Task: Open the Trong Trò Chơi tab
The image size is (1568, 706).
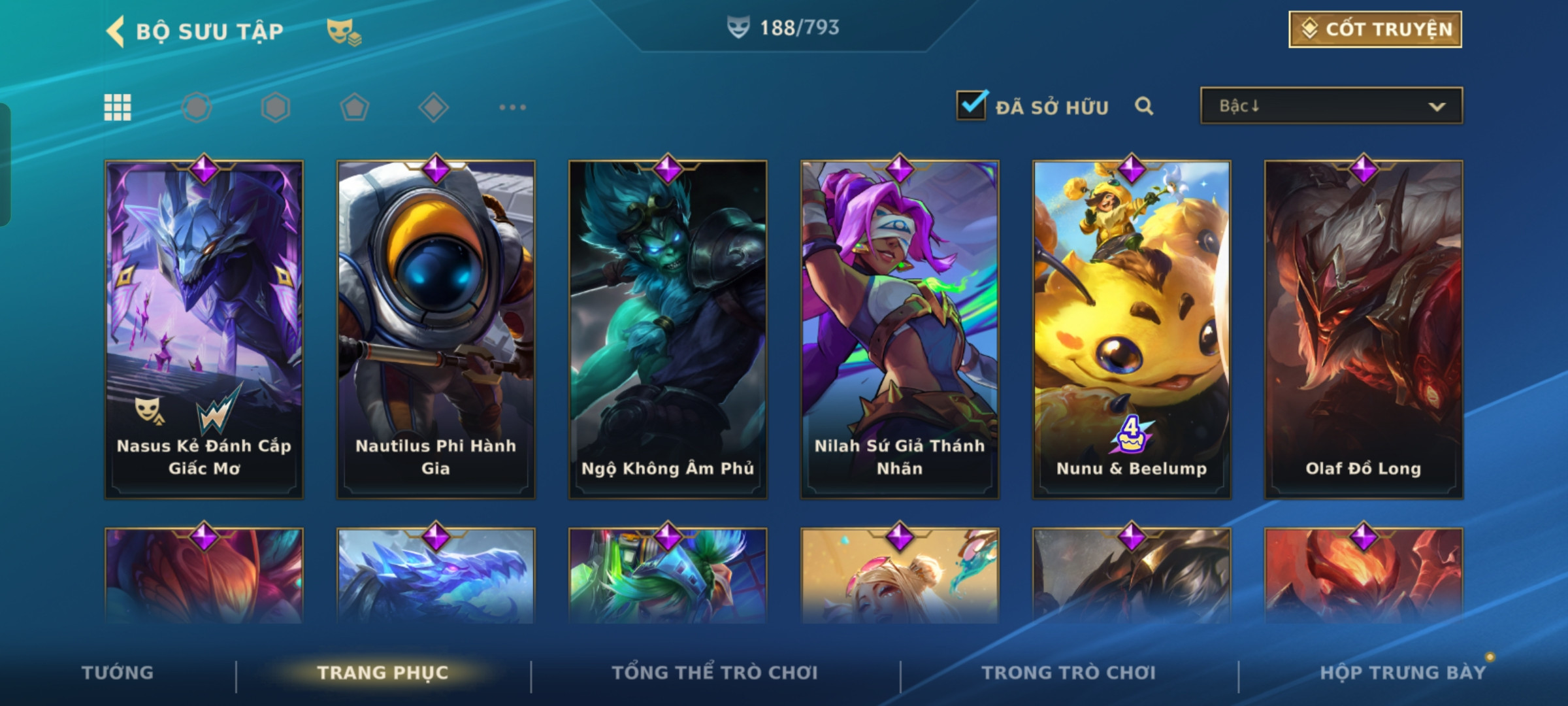Action: coord(1069,673)
